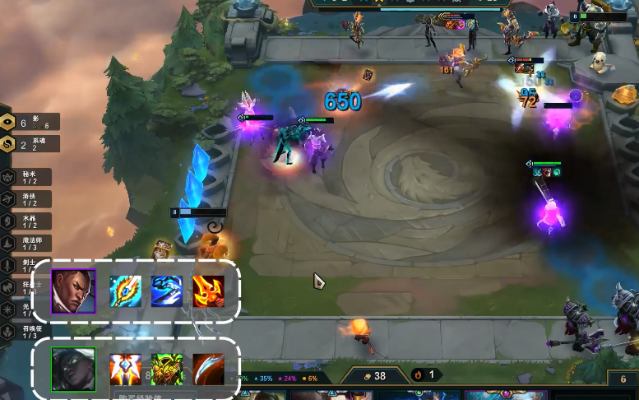Viewport: 639px width, 400px height.
Task: Select the fiery red trident item icon
Action: click(x=208, y=291)
